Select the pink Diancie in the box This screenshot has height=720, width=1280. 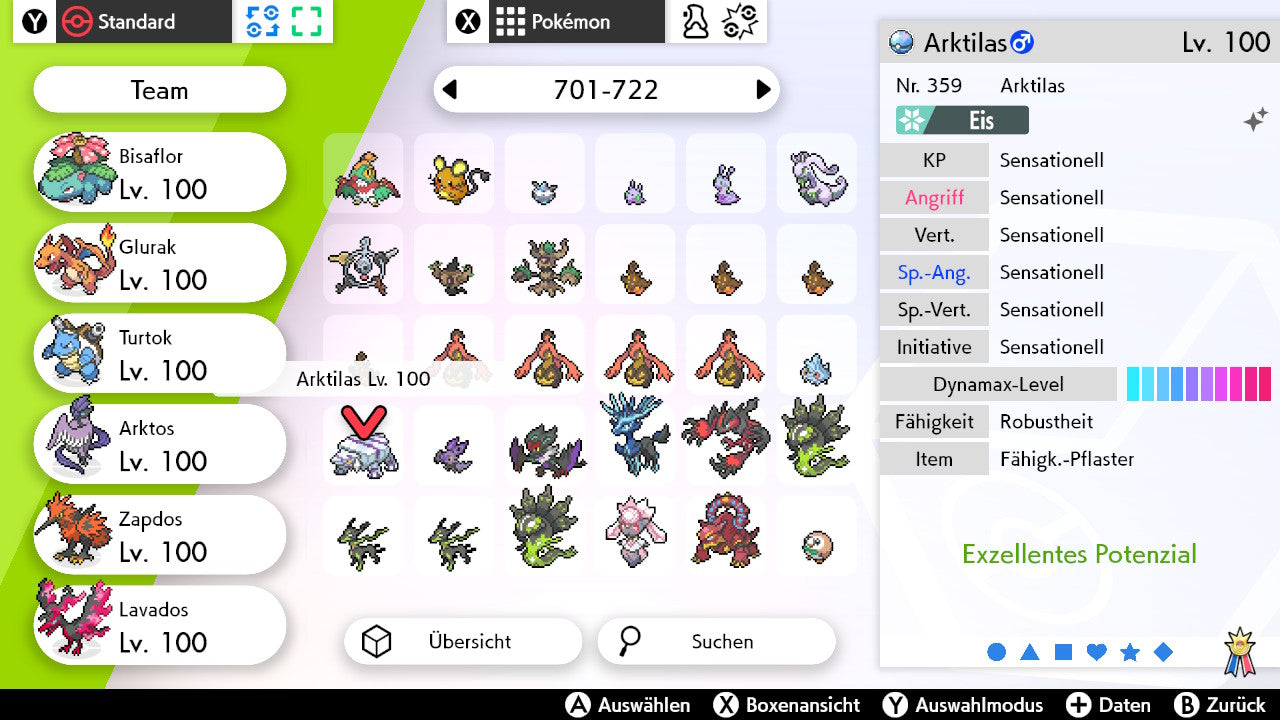click(636, 530)
